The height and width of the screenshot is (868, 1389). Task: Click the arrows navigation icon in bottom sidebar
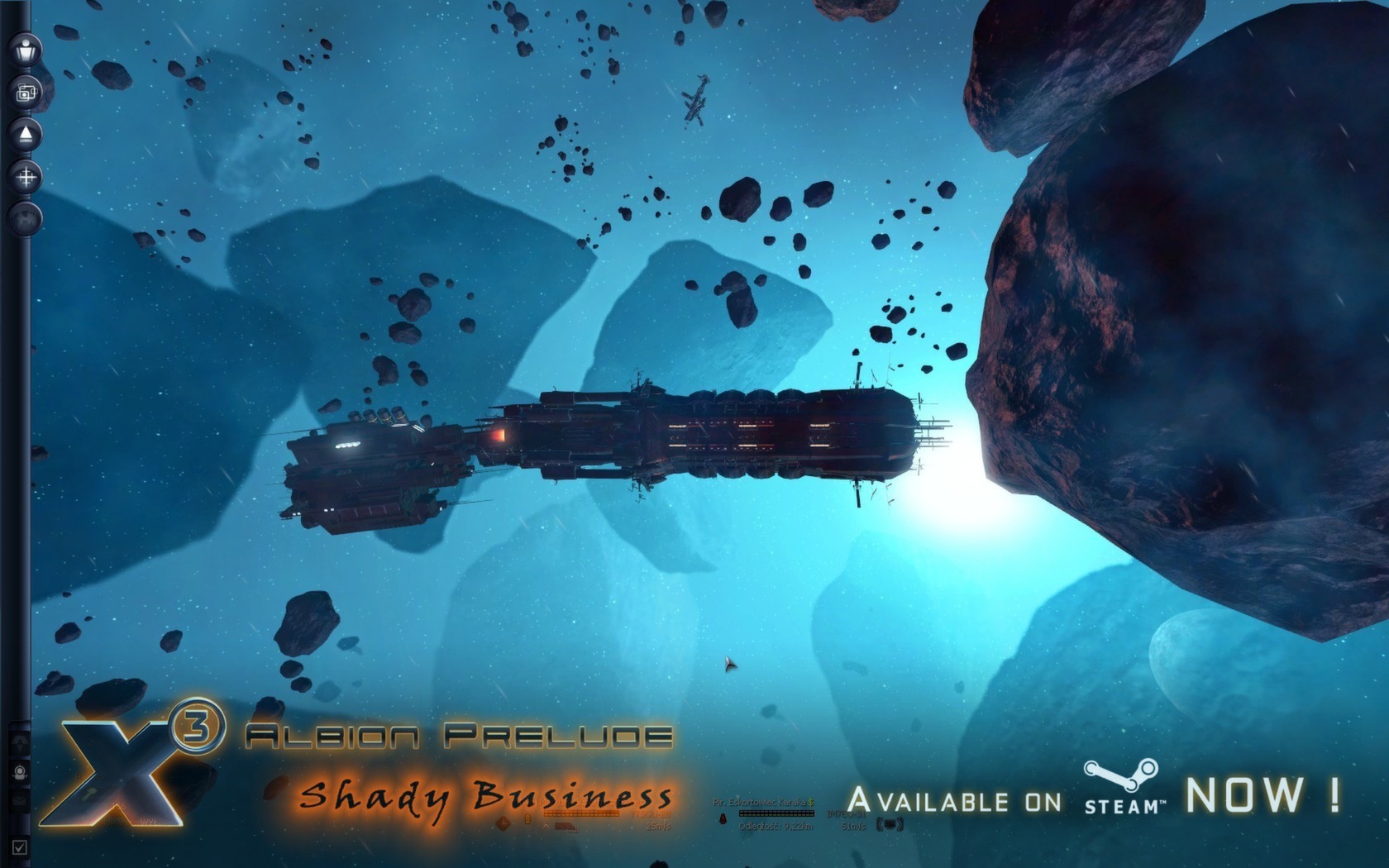pyautogui.click(x=19, y=742)
